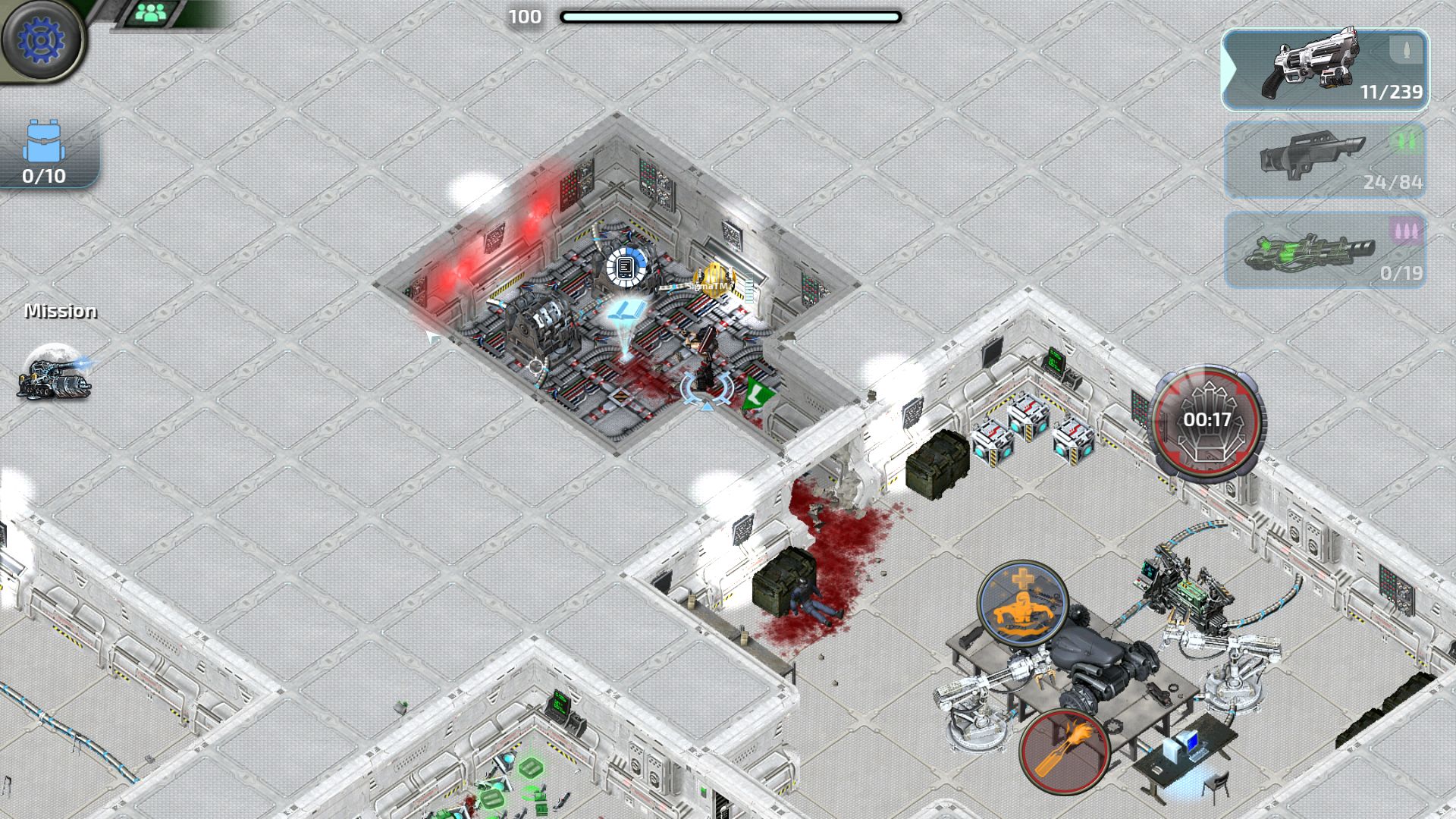Use the flashlight ability button
The width and height of the screenshot is (1456, 819).
(1064, 751)
